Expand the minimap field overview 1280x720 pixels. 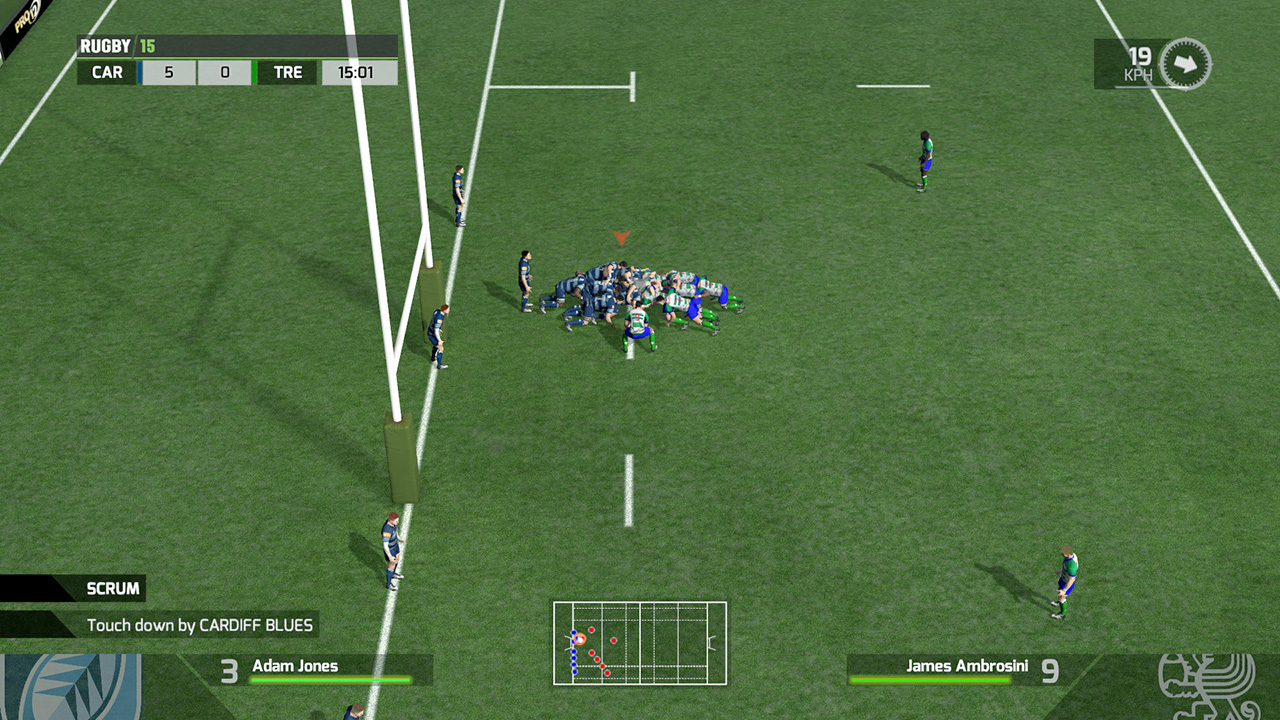tap(640, 643)
